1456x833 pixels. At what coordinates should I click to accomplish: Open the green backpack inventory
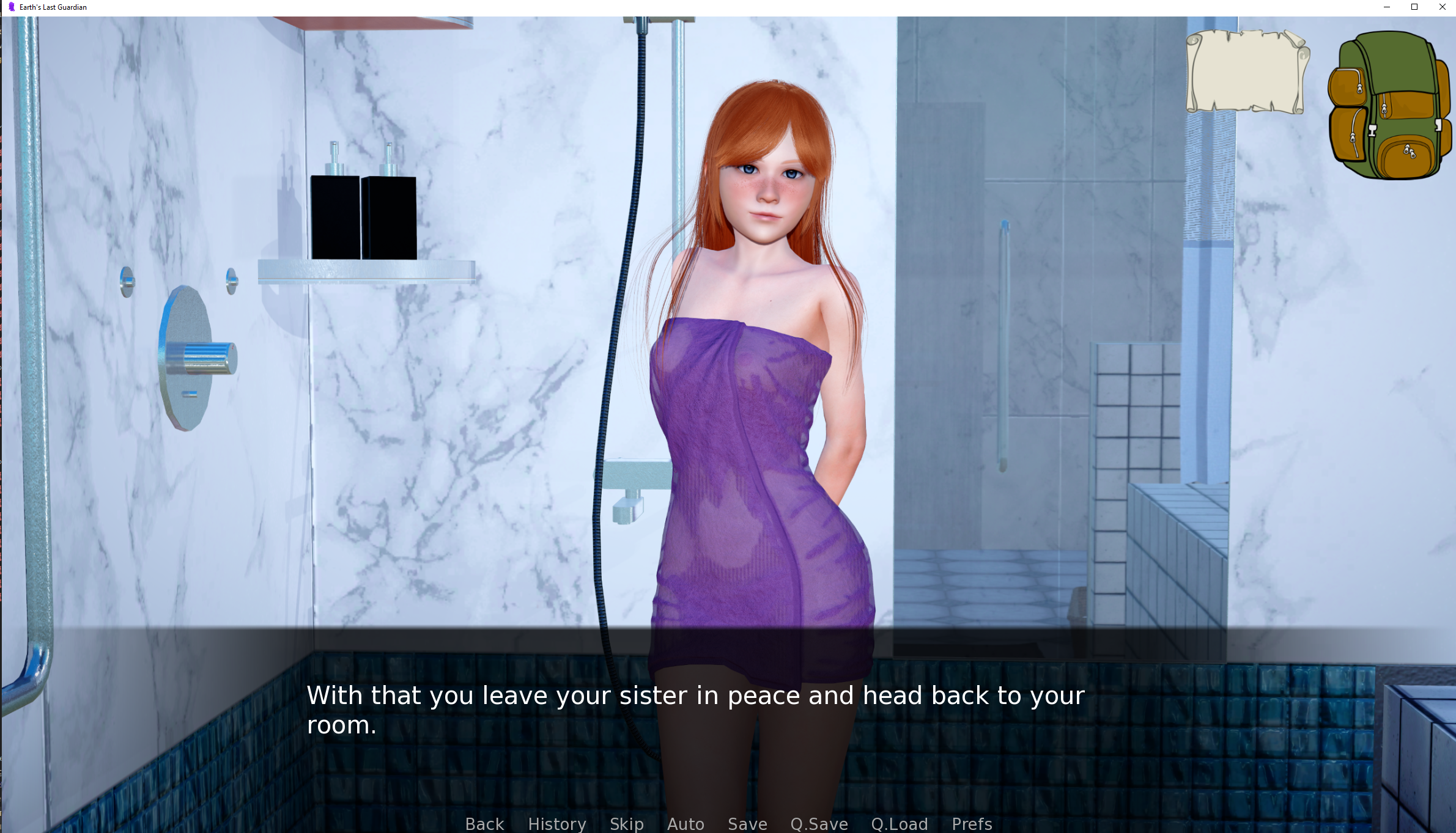click(x=1389, y=105)
